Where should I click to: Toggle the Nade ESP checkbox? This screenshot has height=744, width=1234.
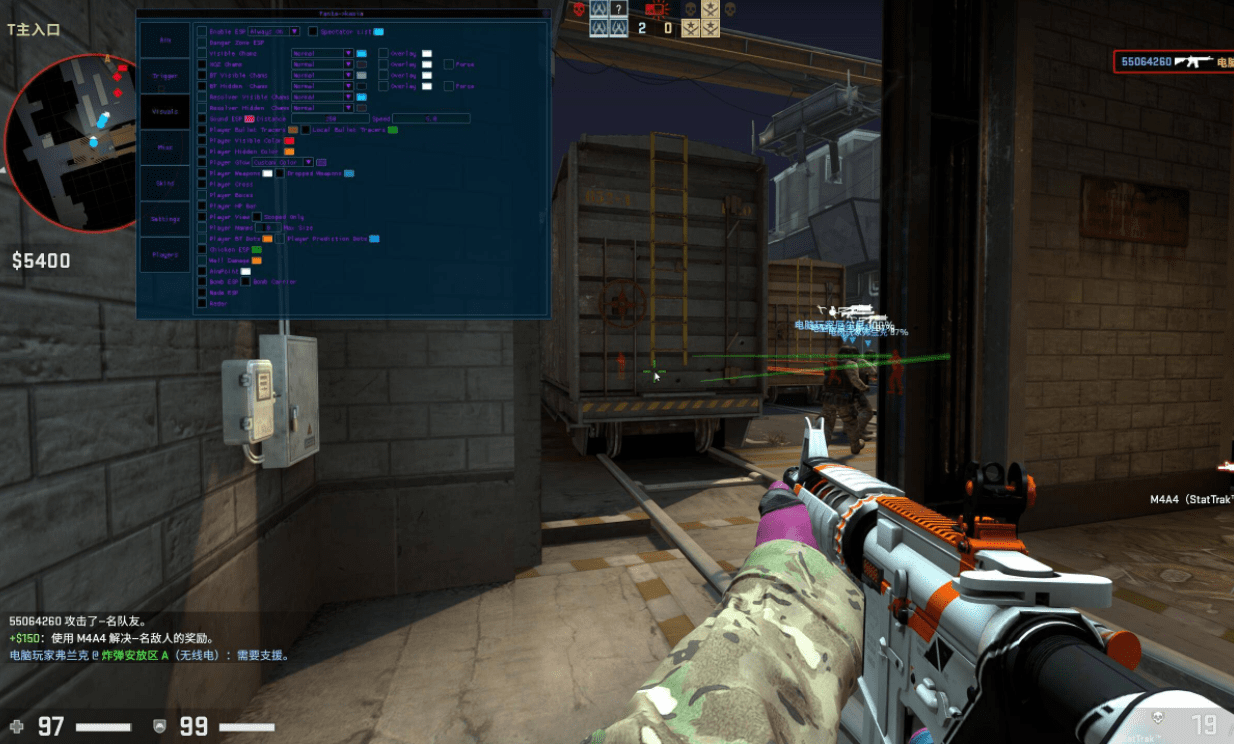[x=202, y=293]
